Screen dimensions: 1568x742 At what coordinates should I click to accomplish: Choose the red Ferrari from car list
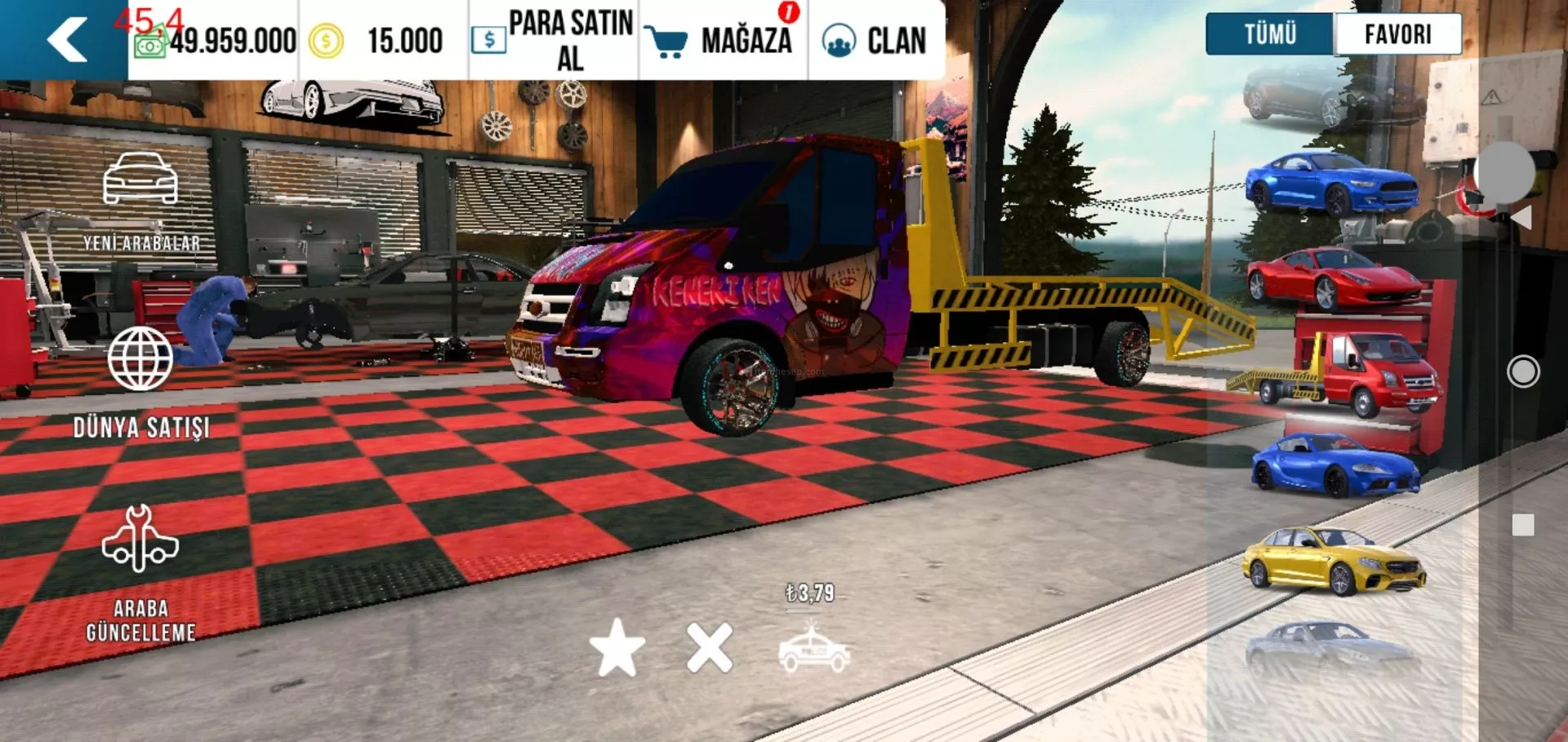[x=1334, y=278]
